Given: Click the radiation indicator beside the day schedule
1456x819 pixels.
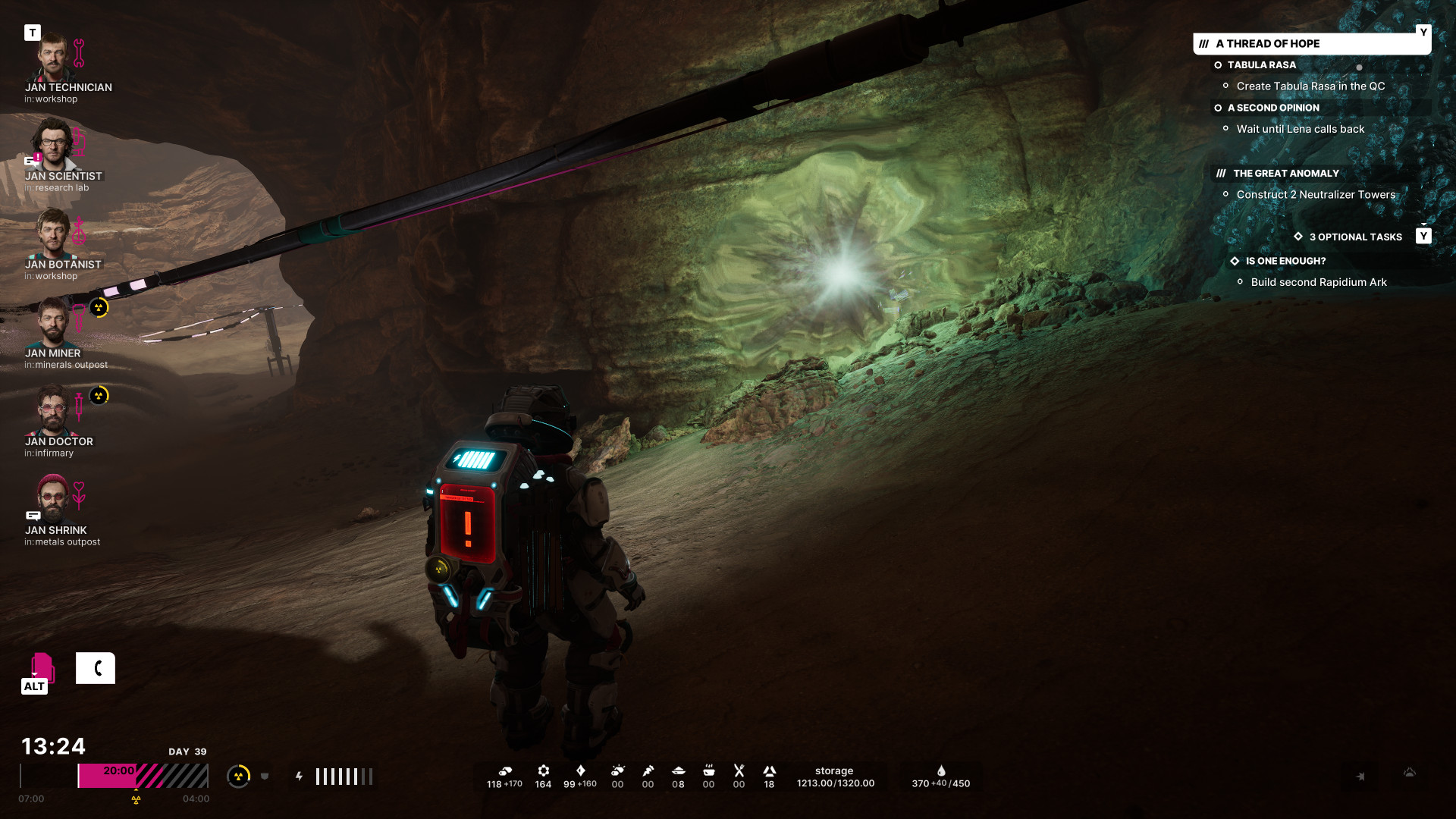Looking at the screenshot, I should tap(239, 776).
